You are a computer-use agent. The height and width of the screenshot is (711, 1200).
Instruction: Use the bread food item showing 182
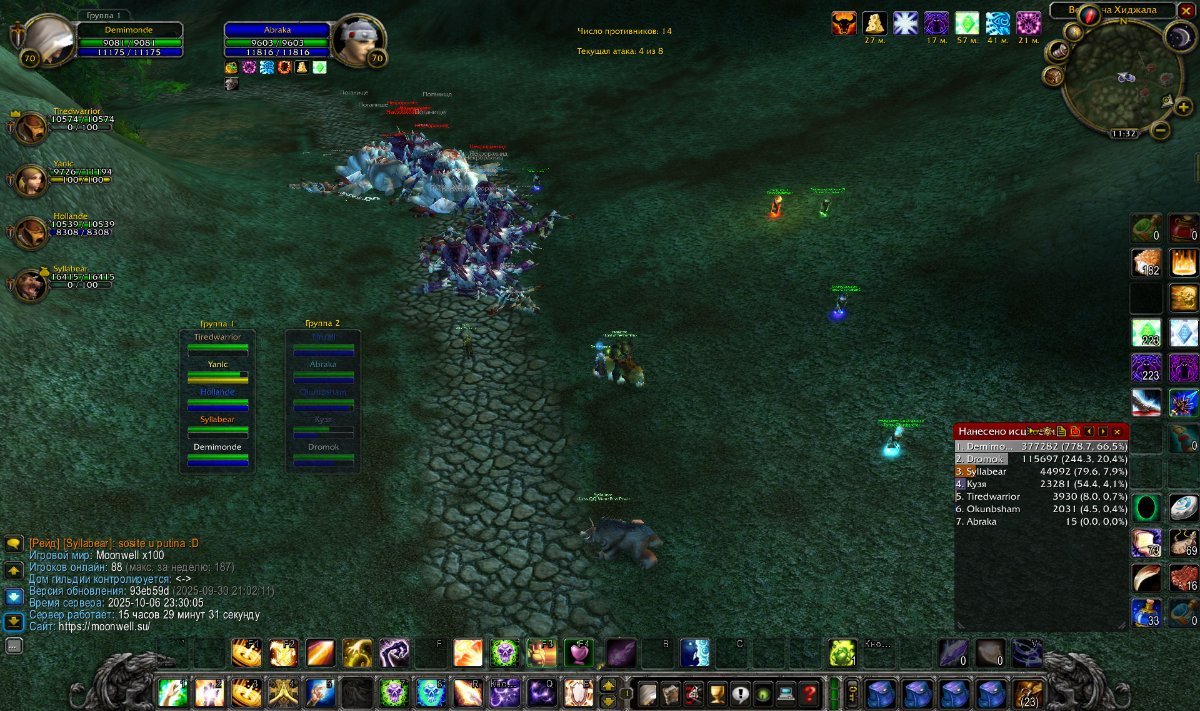pos(1146,263)
